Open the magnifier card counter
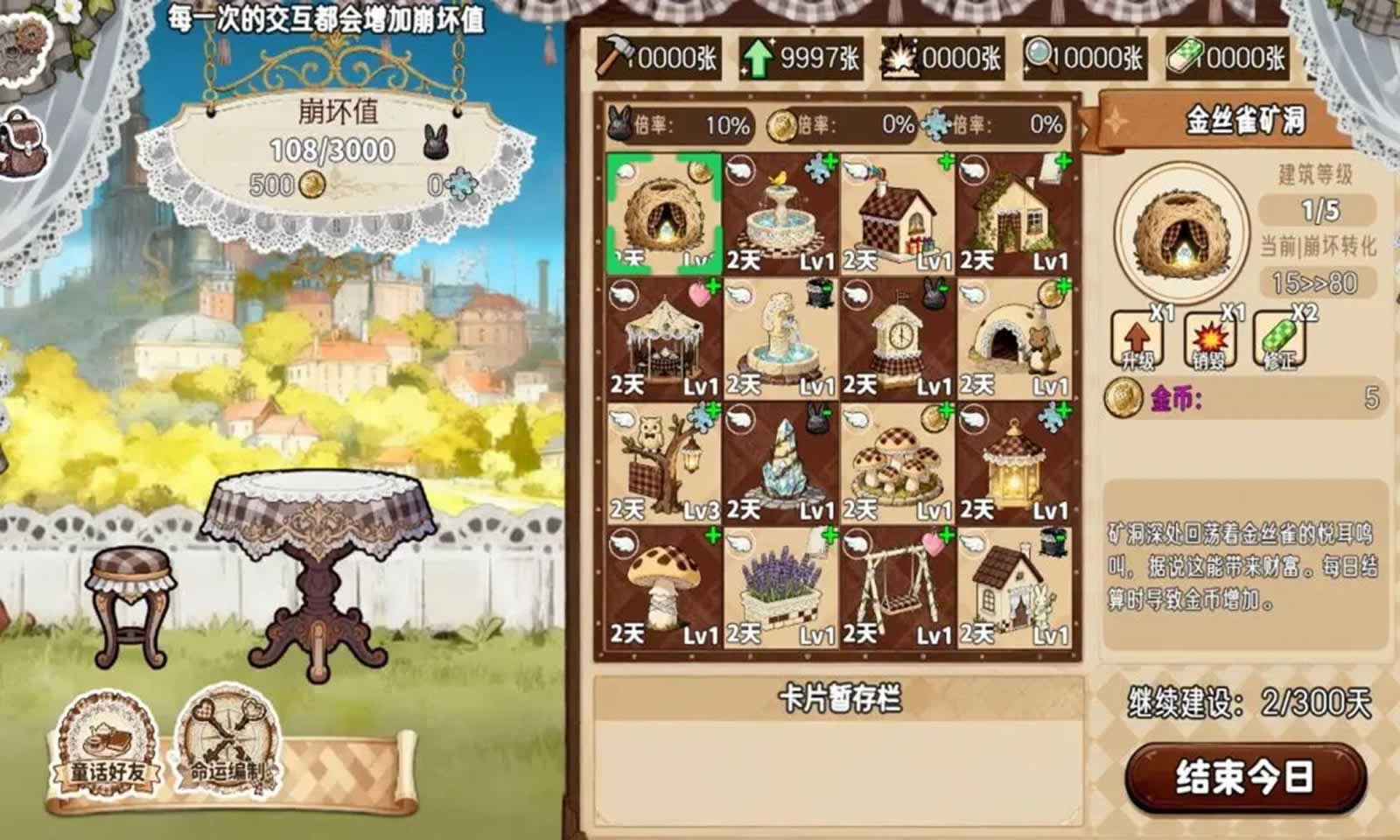Viewport: 1400px width, 840px height. coord(1040,54)
